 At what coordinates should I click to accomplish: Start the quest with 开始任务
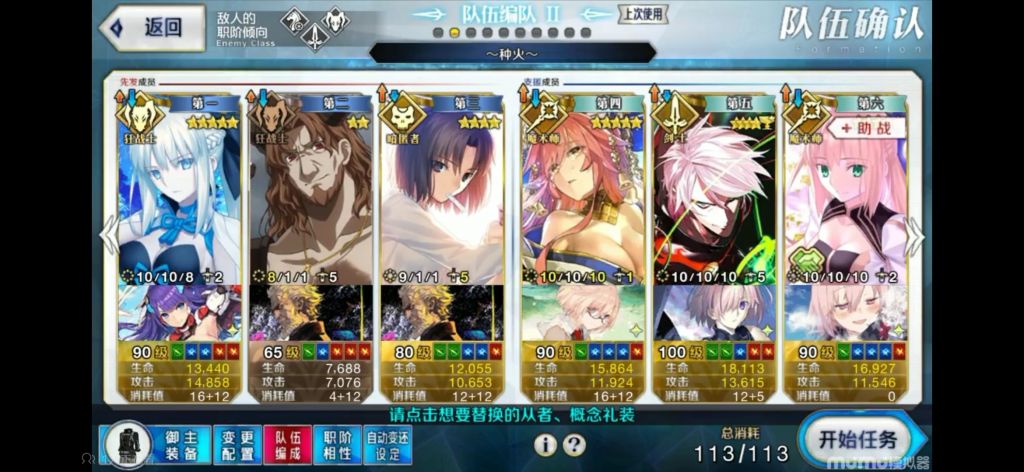857,441
